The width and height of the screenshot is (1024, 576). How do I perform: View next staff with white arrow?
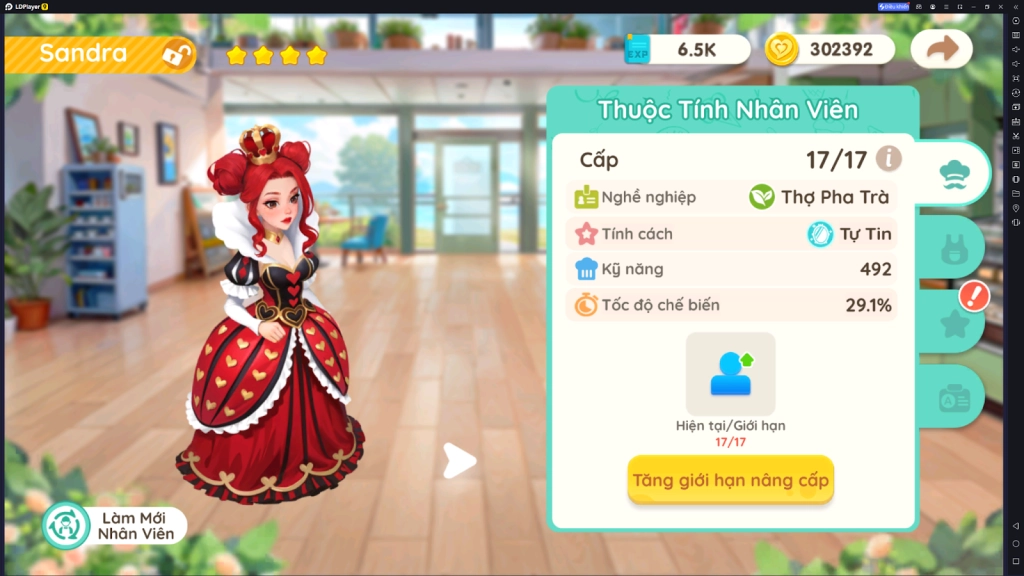460,461
